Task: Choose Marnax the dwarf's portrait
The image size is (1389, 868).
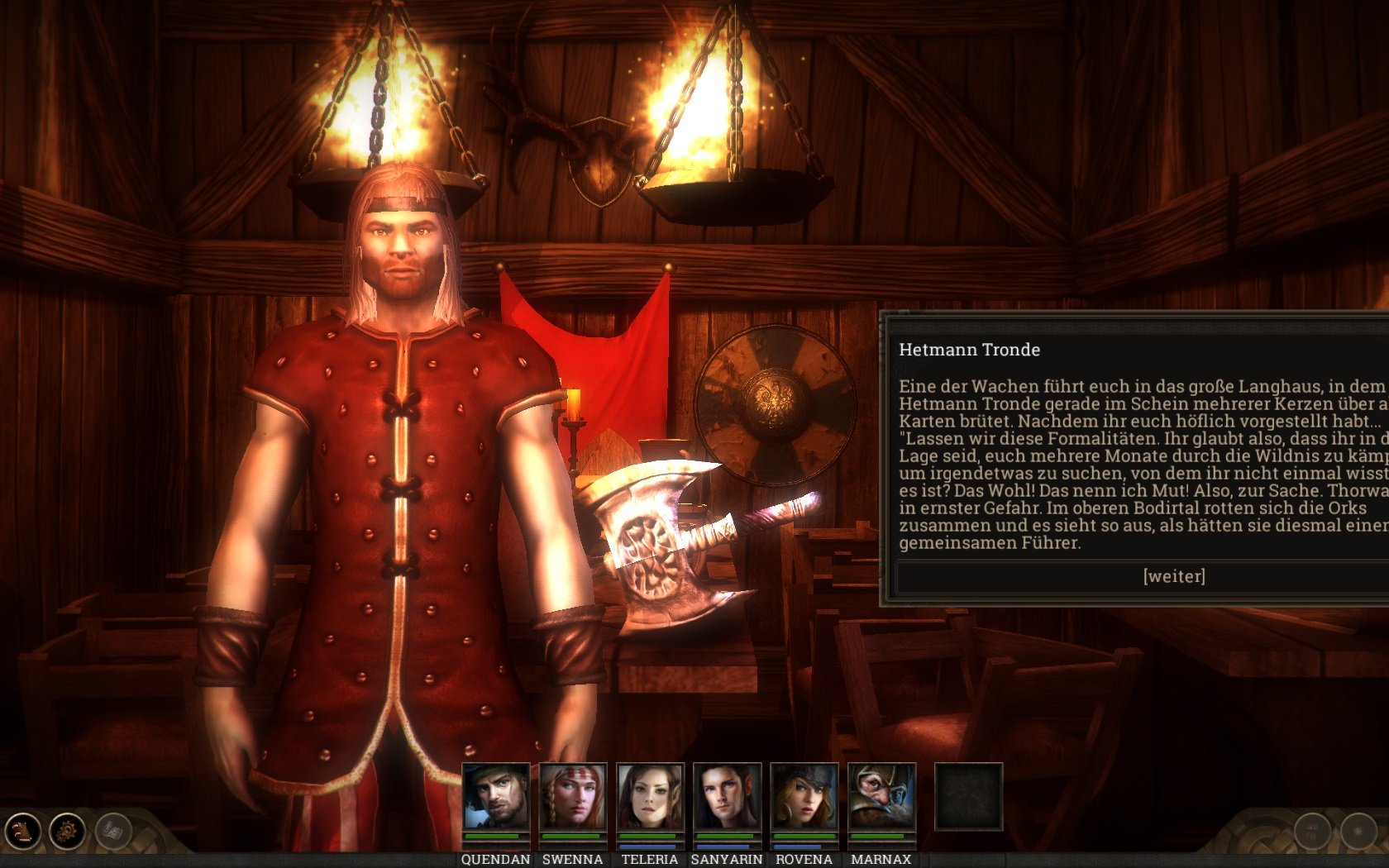Action: pyautogui.click(x=881, y=796)
